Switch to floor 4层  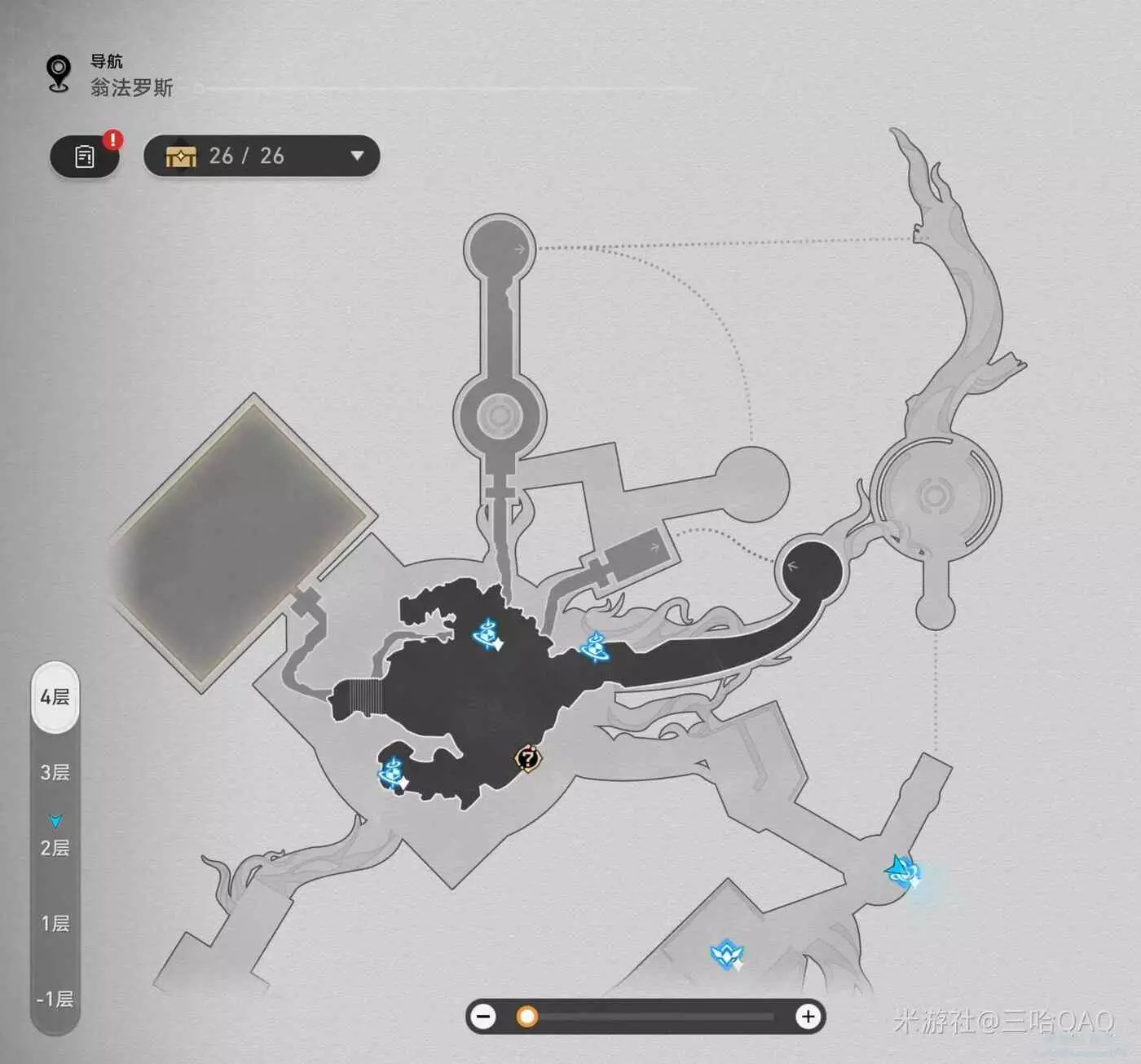click(55, 697)
